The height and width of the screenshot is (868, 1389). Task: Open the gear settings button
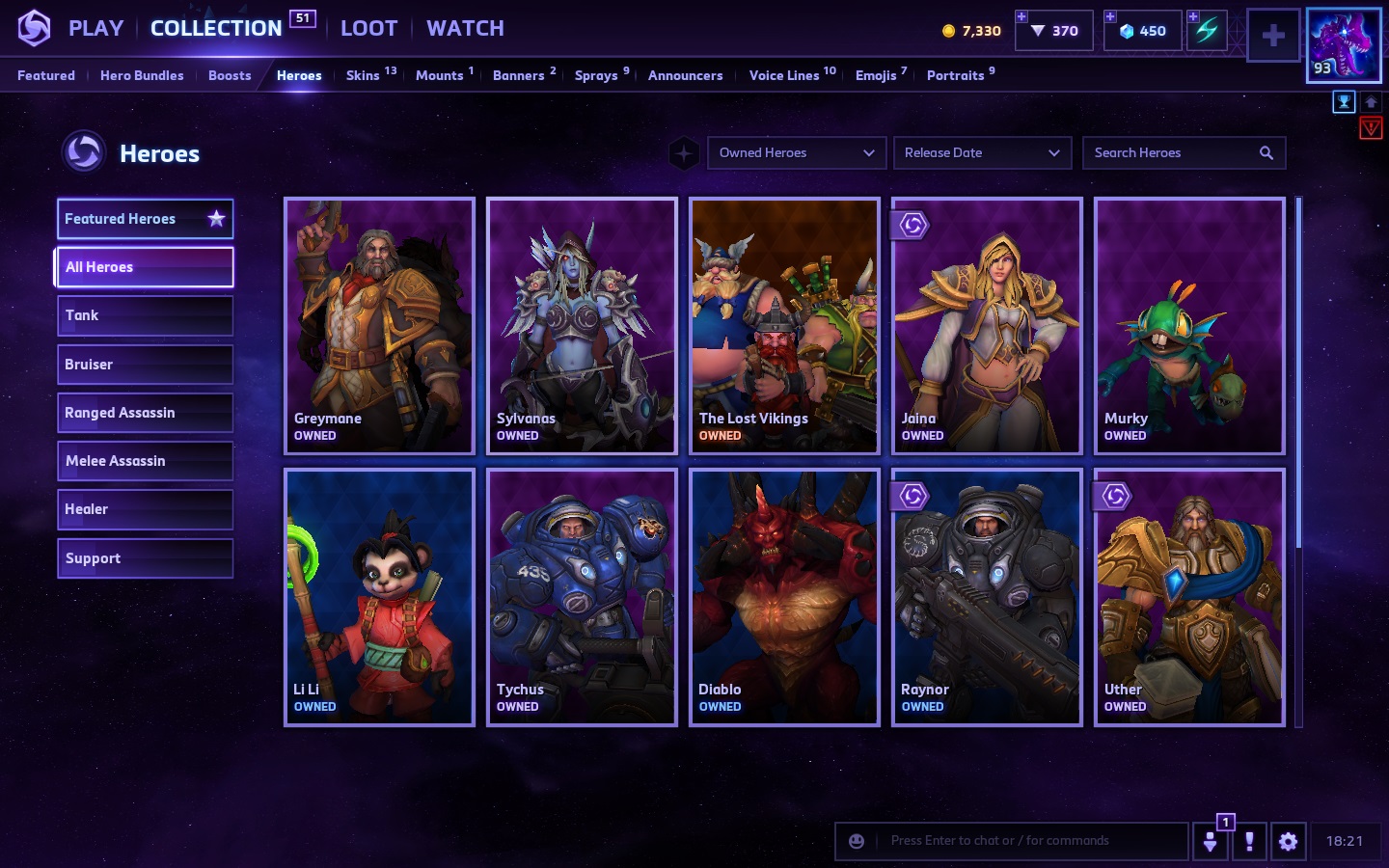pyautogui.click(x=1288, y=841)
